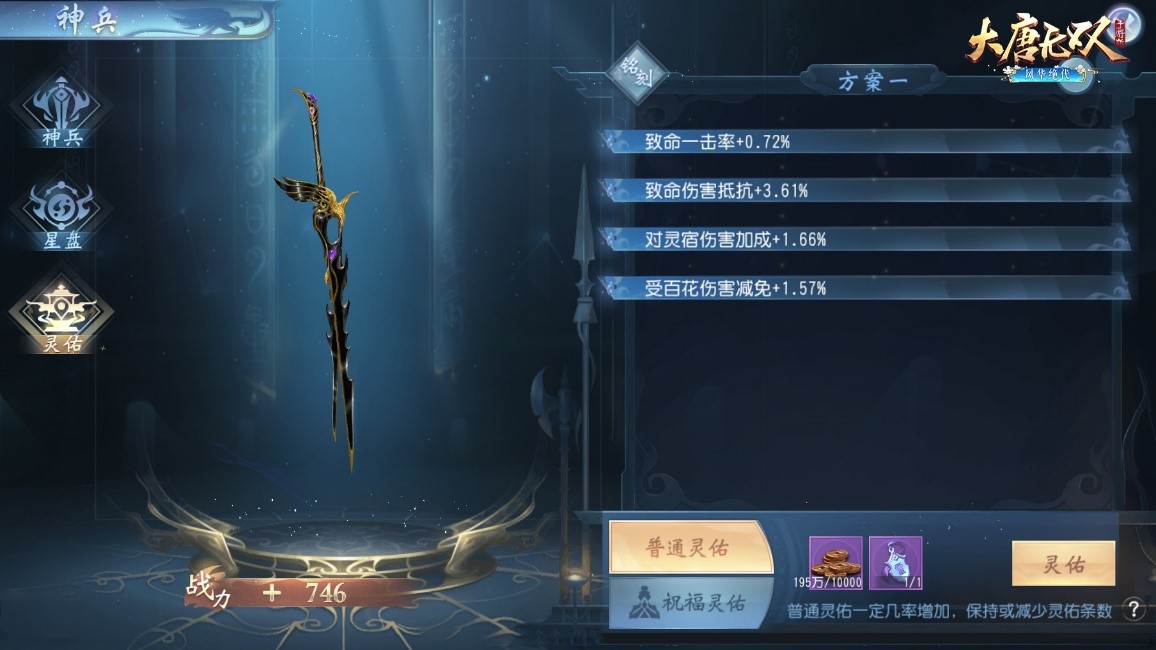Image resolution: width=1156 pixels, height=650 pixels.
Task: Select the 致命一击率+0.72% attribute row
Action: (865, 142)
